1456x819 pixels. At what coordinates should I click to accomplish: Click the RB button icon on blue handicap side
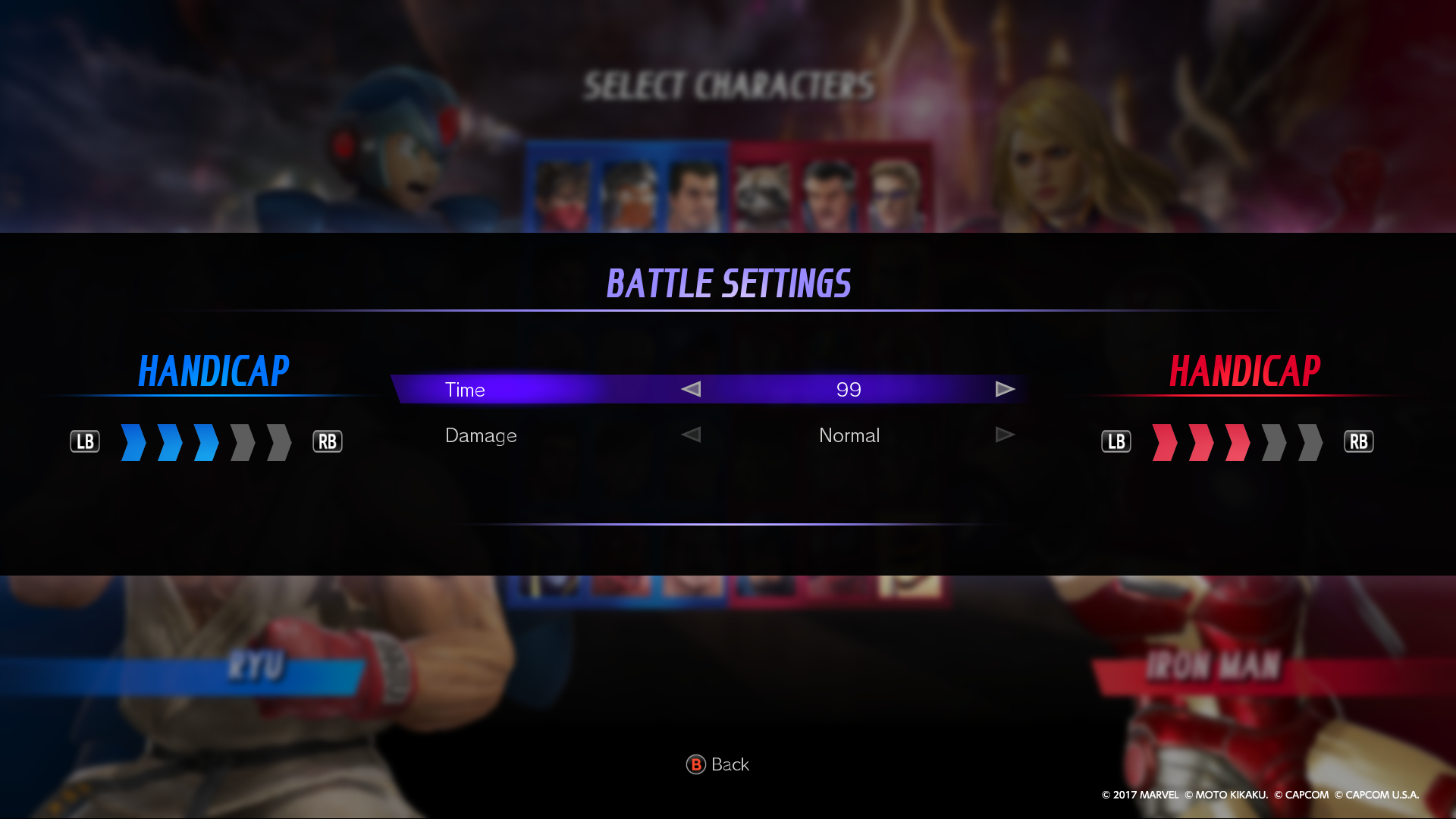click(x=328, y=441)
